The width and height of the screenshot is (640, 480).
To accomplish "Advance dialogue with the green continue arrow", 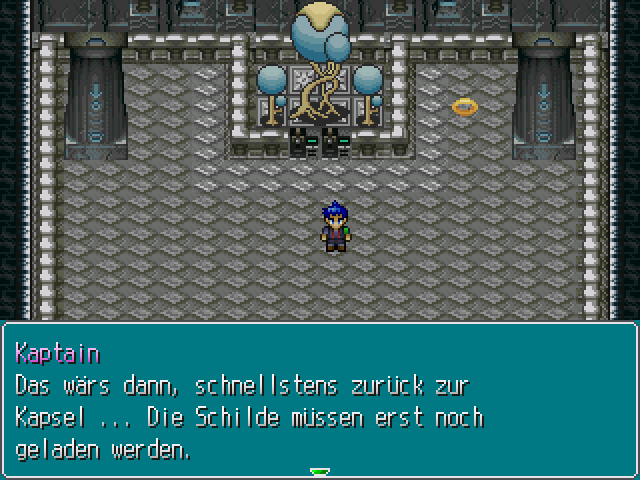I will coord(319,471).
